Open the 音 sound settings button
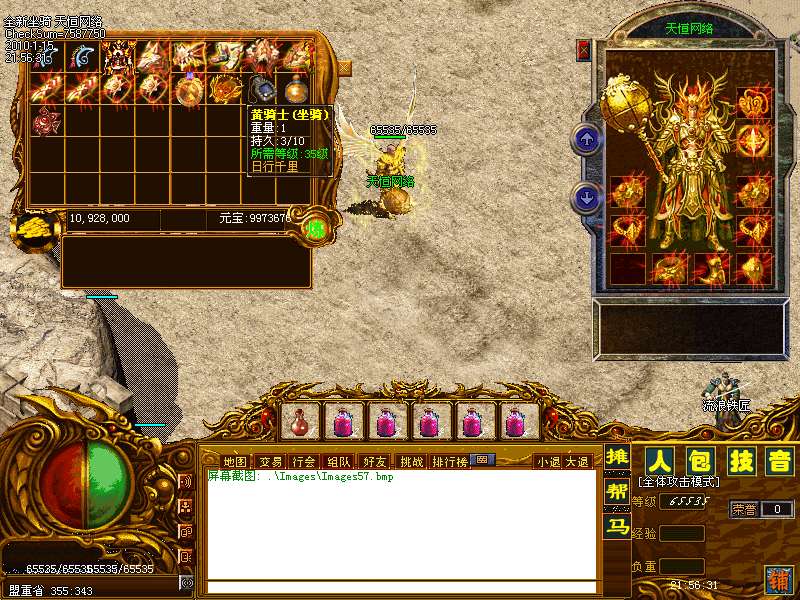 point(778,462)
